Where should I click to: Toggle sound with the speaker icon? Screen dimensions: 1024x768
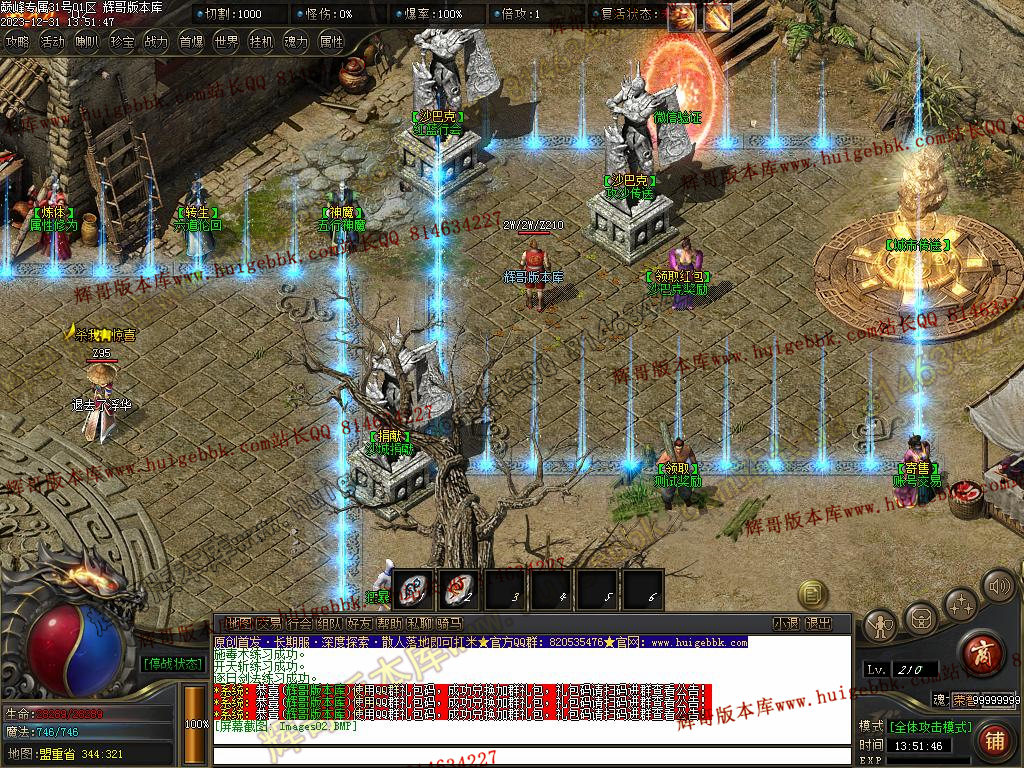(x=998, y=585)
